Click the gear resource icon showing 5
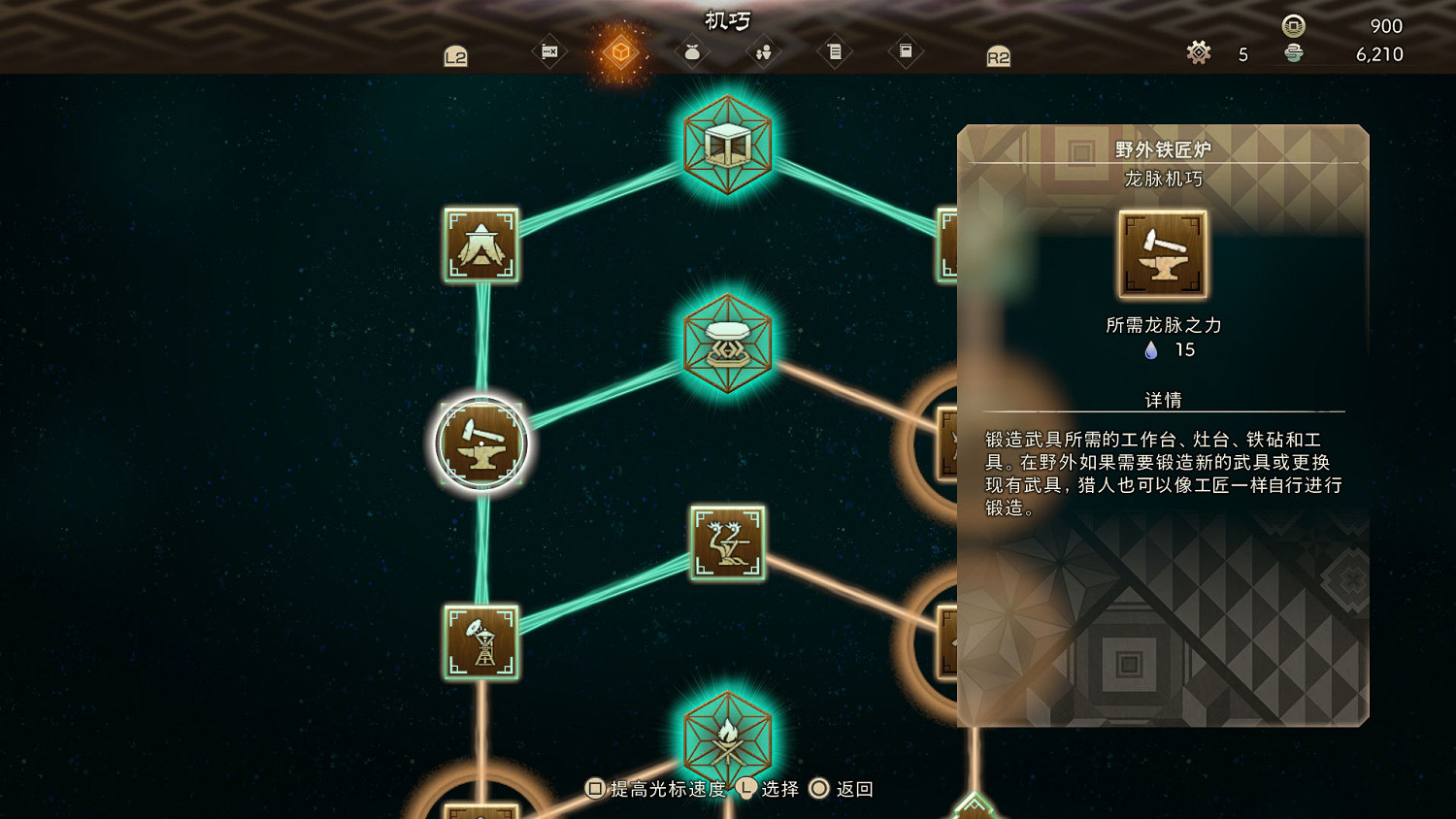This screenshot has width=1456, height=819. (x=1199, y=54)
